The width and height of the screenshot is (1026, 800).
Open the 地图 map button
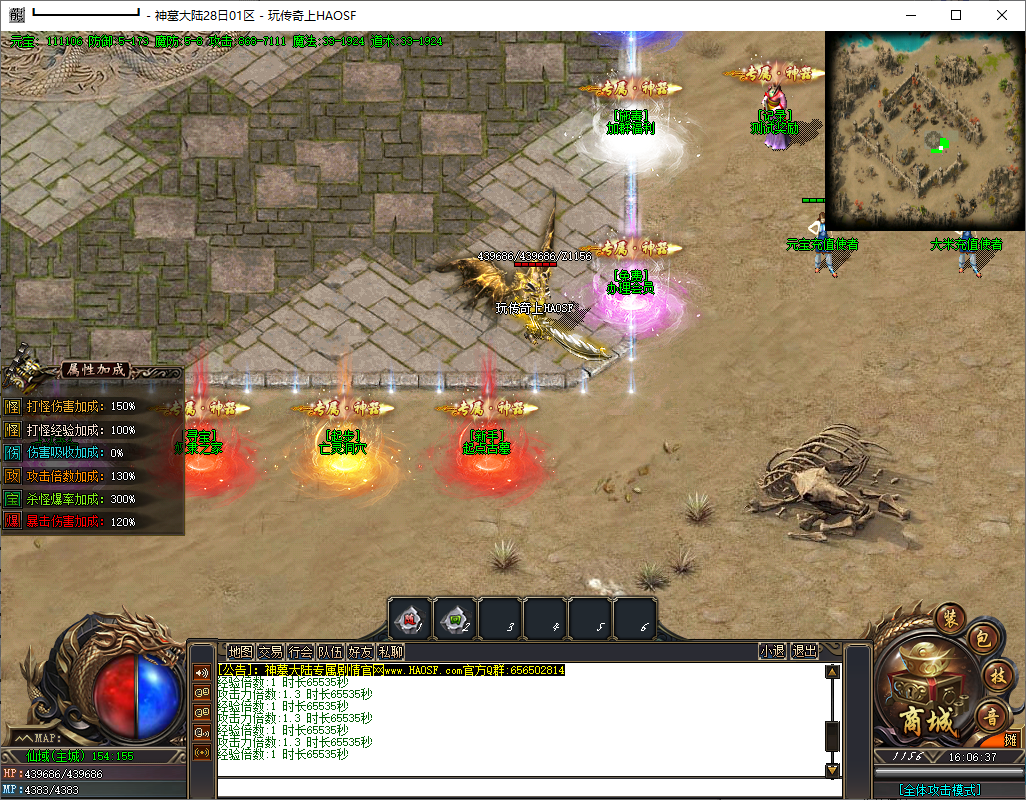coord(240,651)
